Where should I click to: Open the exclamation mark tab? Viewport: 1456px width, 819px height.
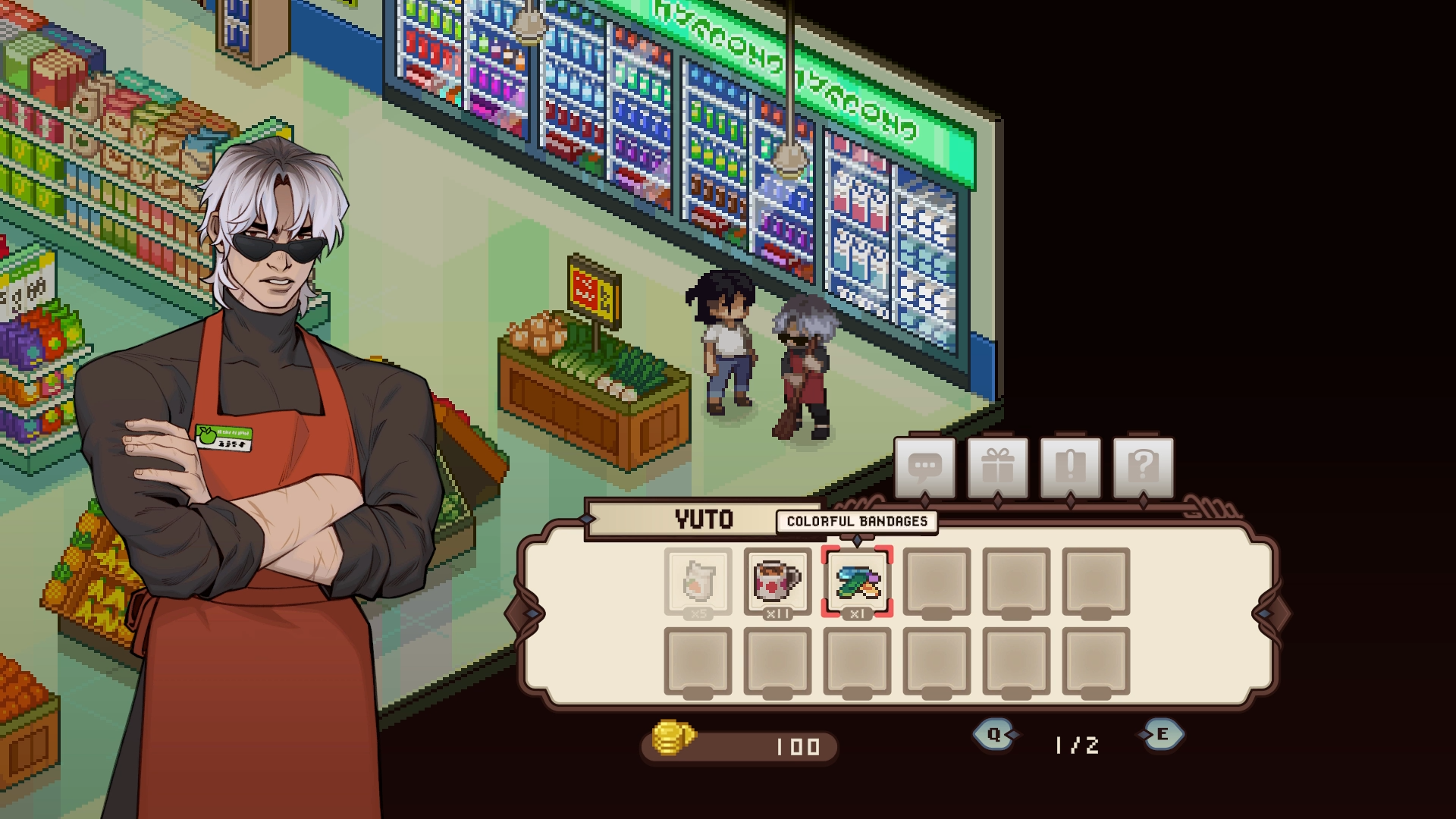1070,466
